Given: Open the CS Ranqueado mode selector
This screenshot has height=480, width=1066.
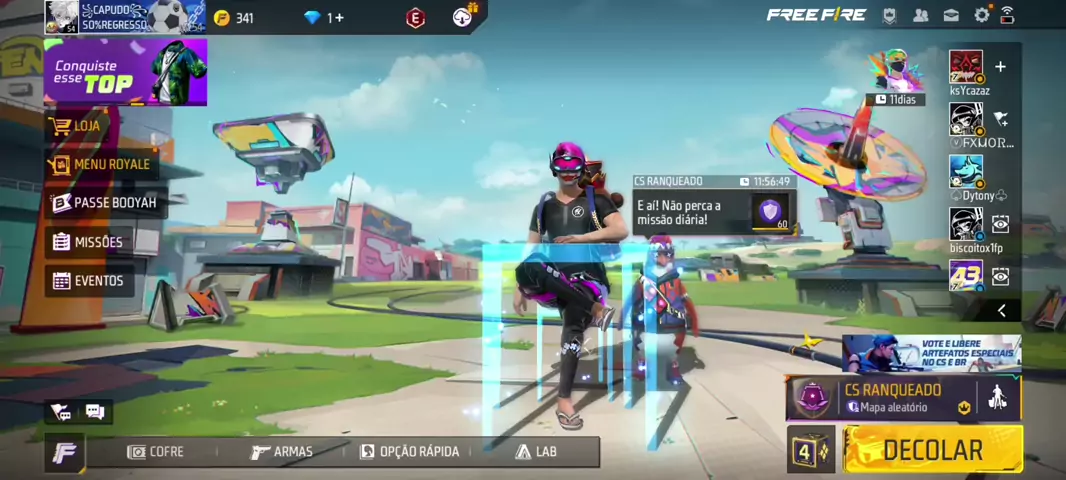Looking at the screenshot, I should tap(890, 398).
